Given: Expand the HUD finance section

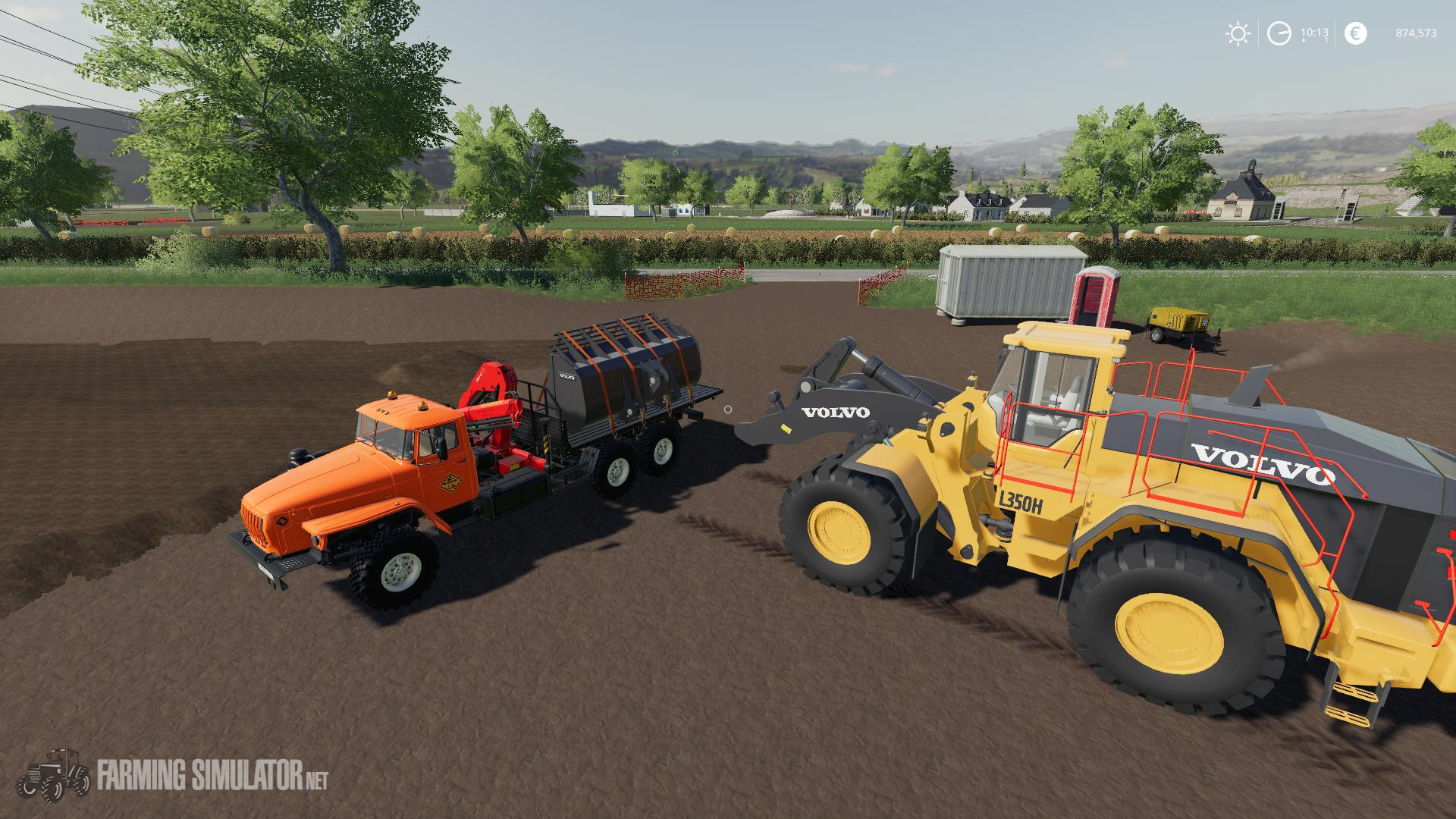Looking at the screenshot, I should click(x=1355, y=33).
